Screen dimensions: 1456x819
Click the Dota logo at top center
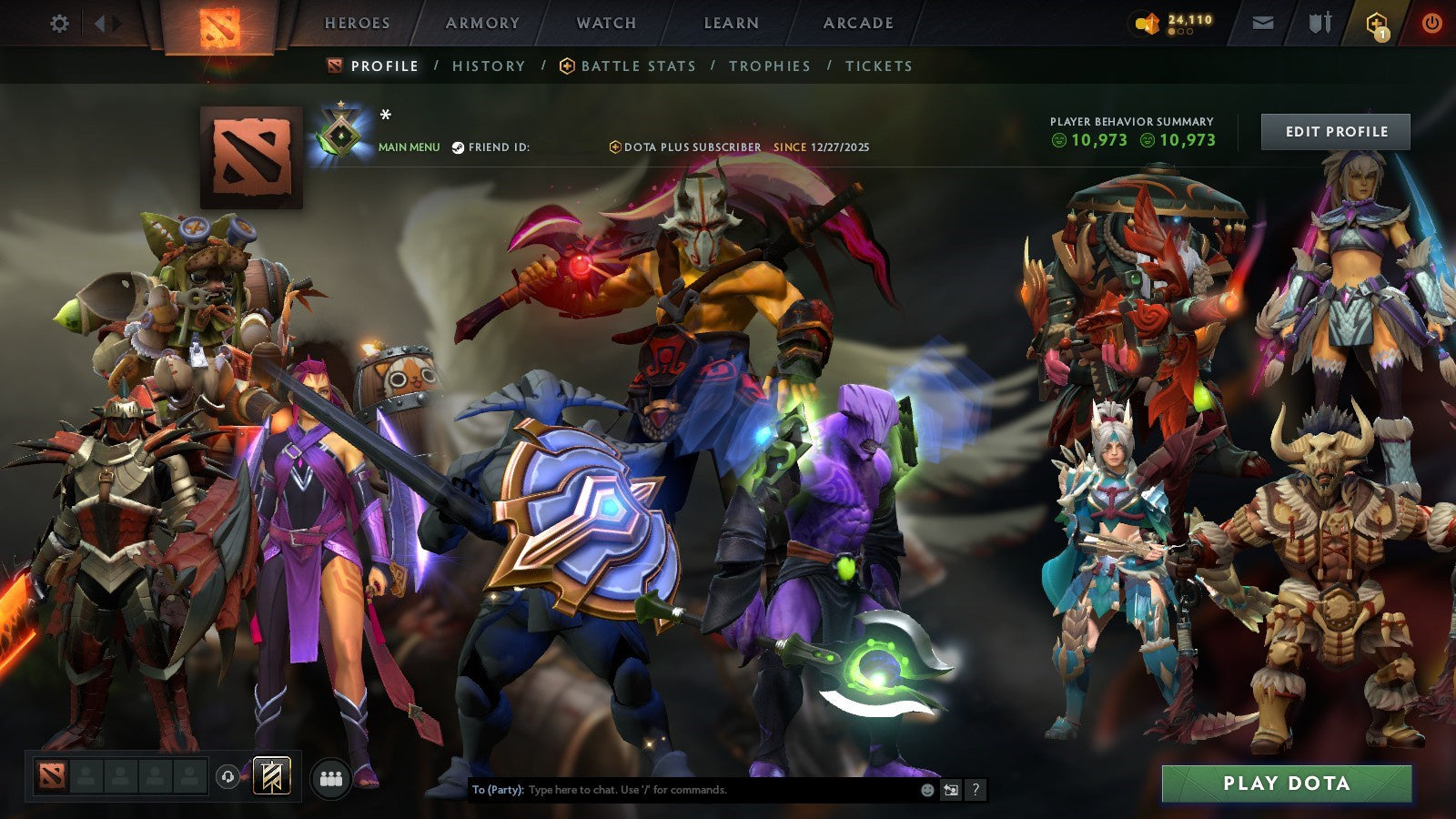[218, 25]
